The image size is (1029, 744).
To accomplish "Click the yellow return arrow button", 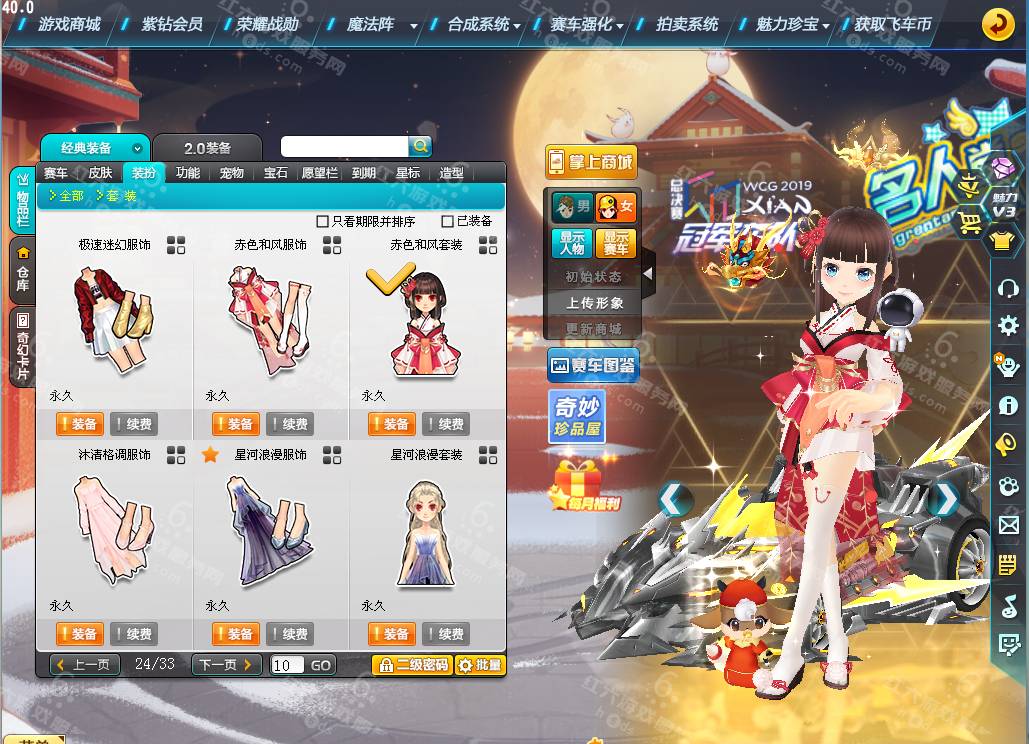I will pos(997,25).
